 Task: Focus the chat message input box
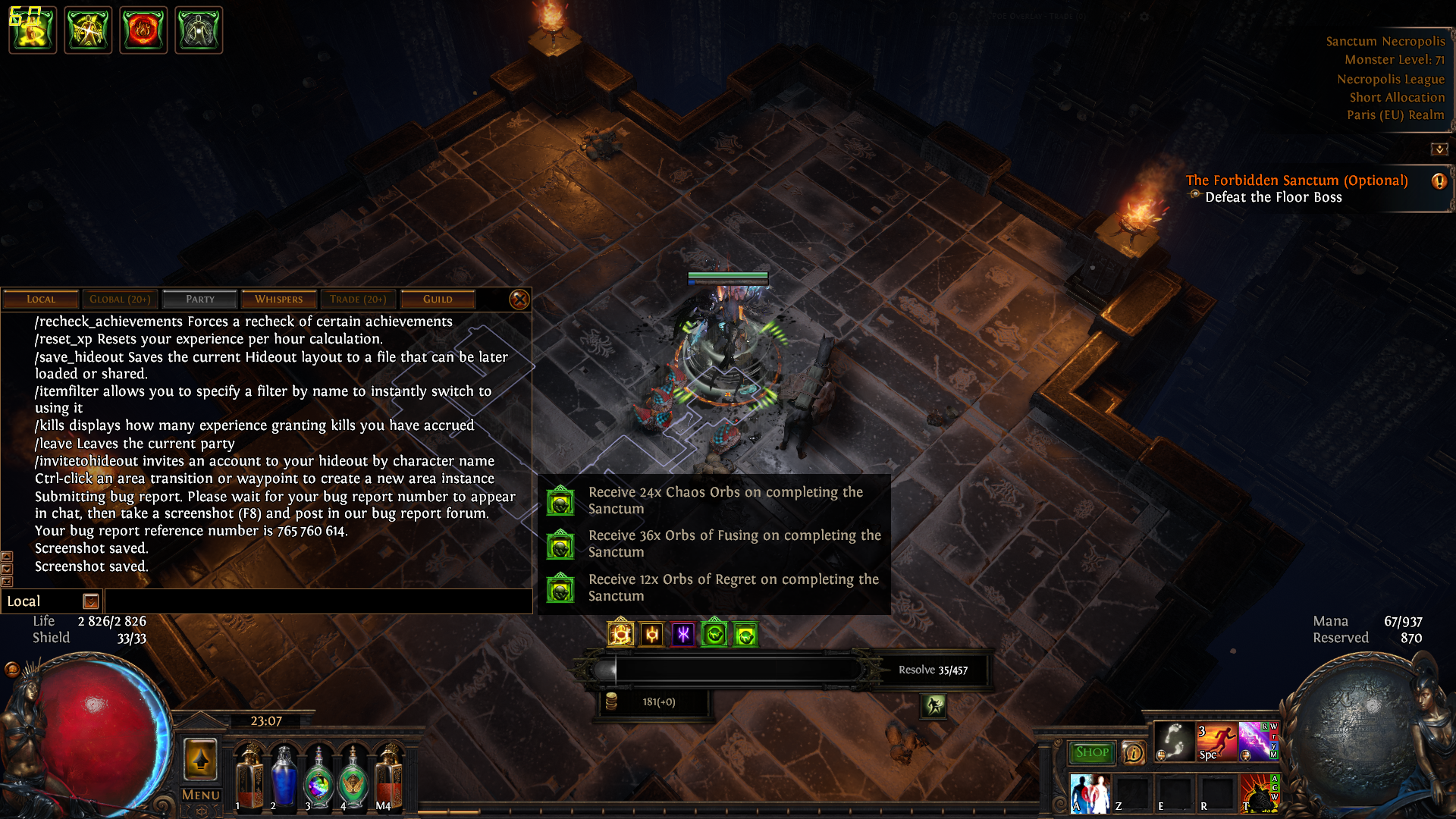(x=318, y=601)
